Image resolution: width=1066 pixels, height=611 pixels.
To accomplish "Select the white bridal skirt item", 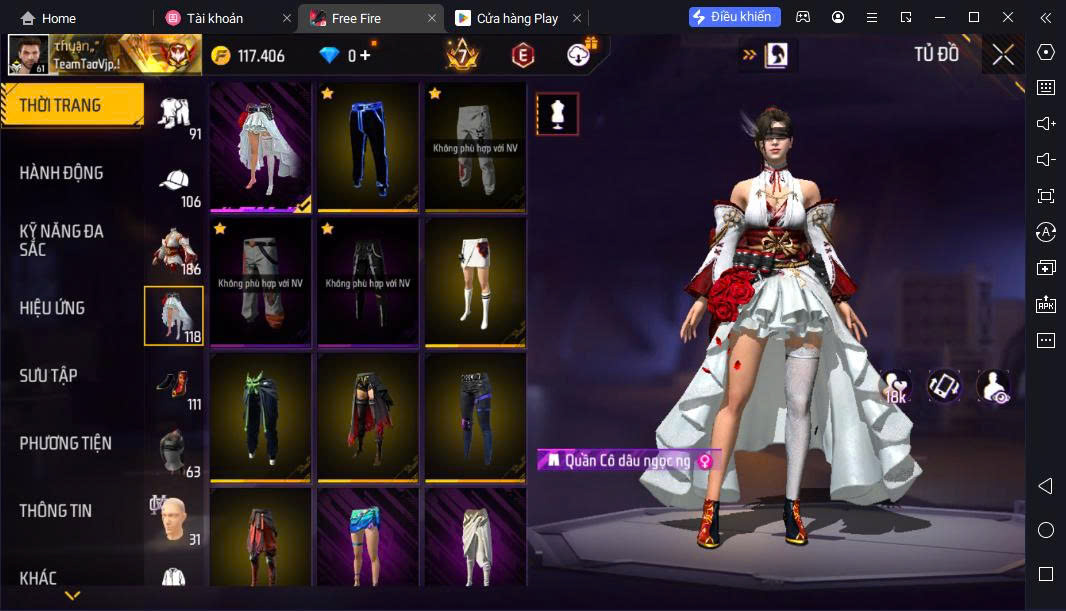I will click(x=260, y=146).
